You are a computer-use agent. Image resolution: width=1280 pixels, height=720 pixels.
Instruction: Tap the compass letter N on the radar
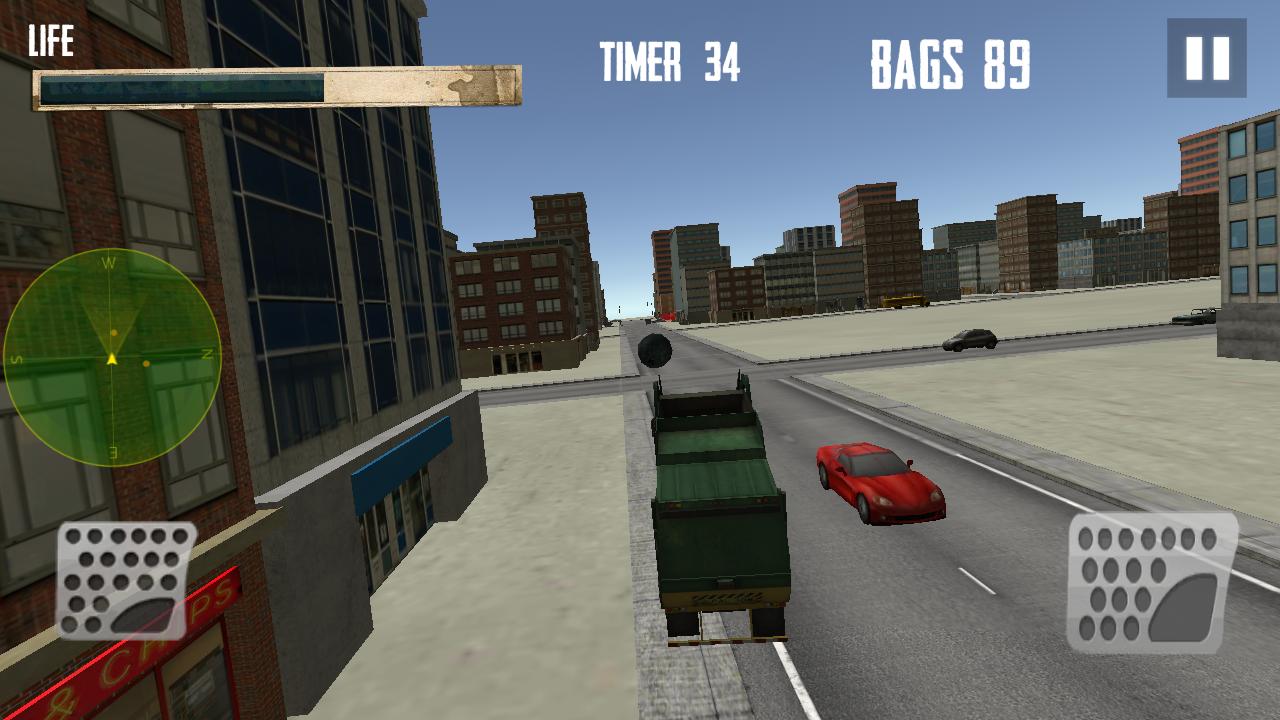click(206, 353)
